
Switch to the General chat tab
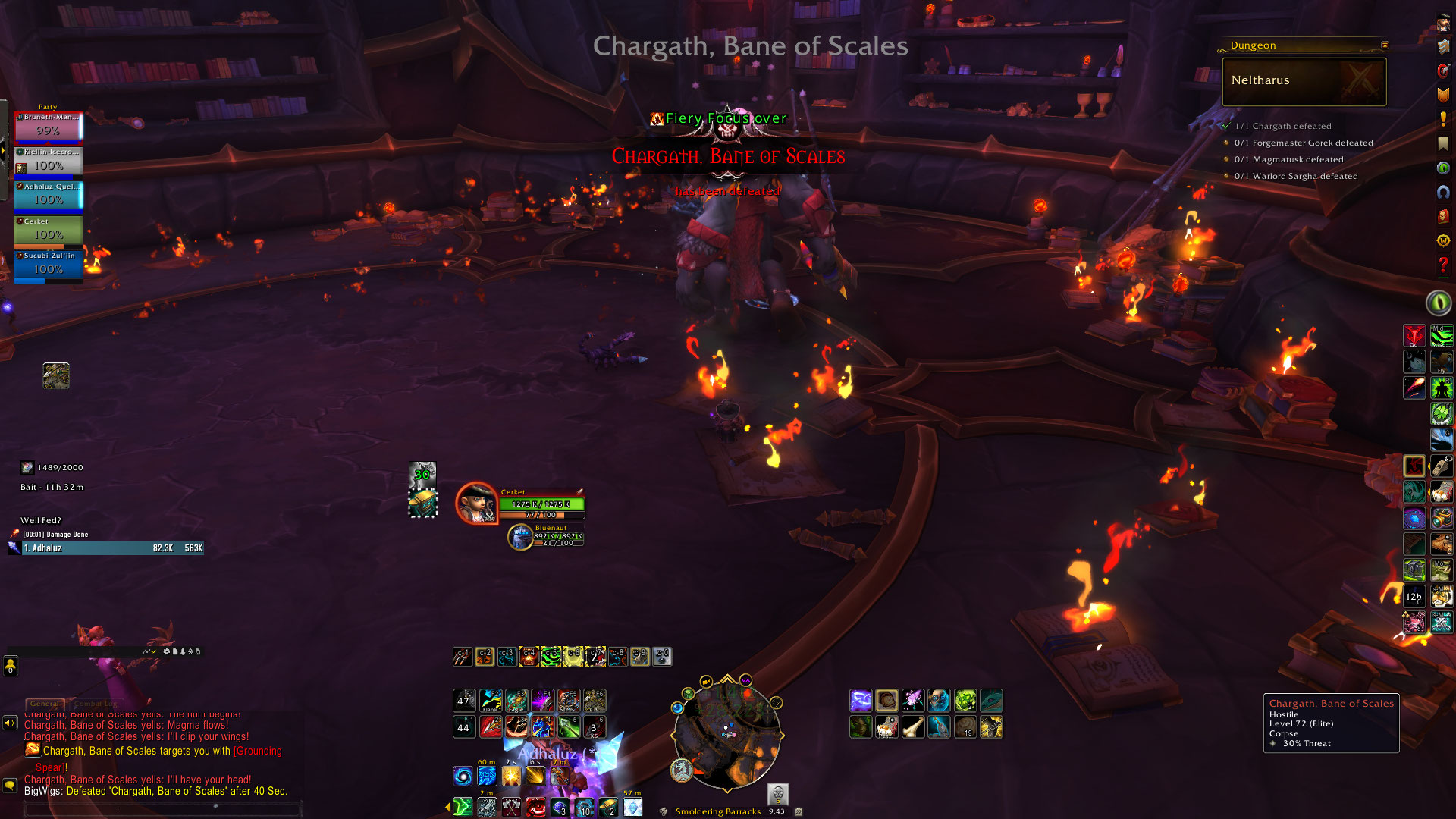[45, 704]
